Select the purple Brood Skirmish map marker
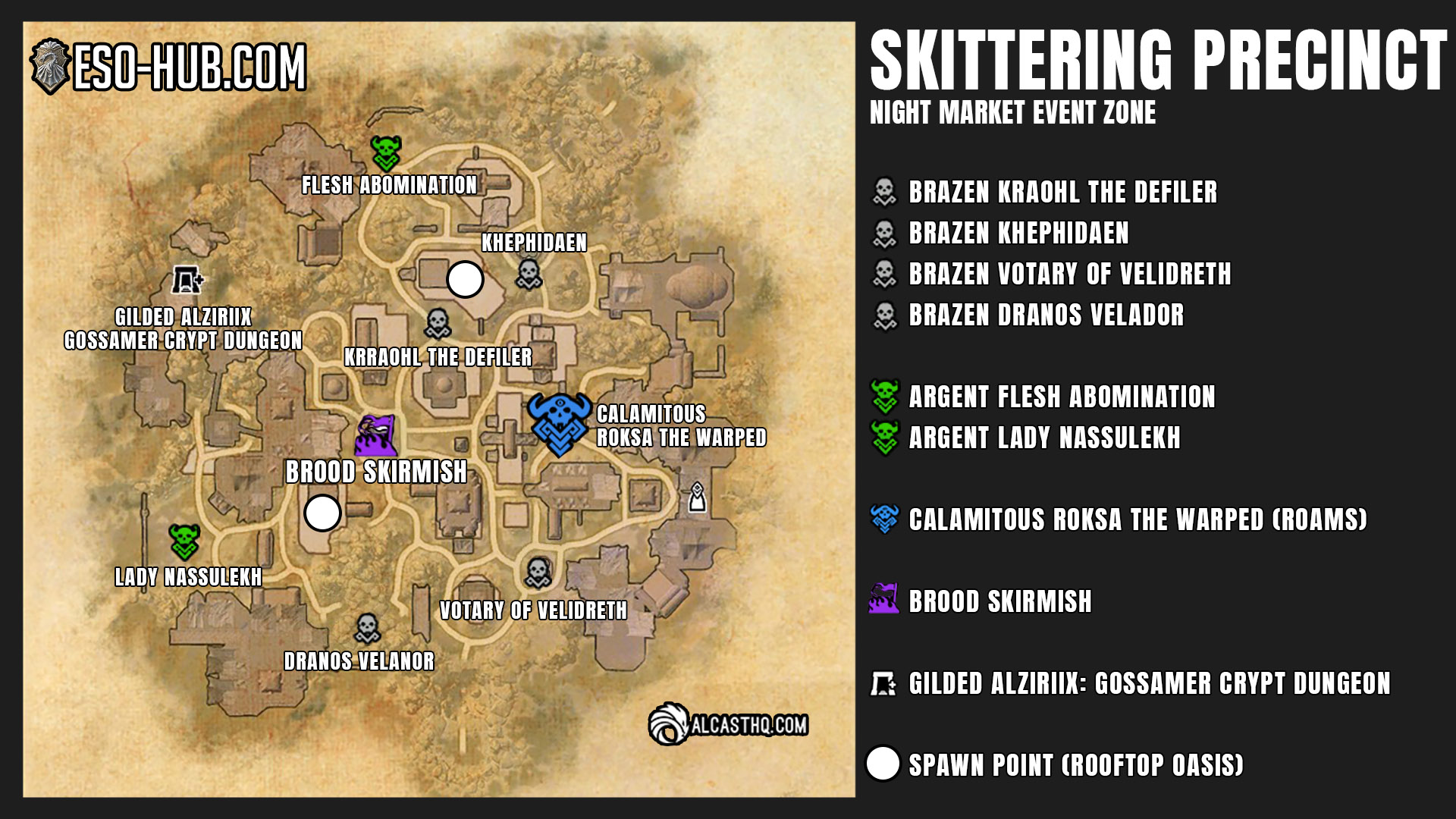 pyautogui.click(x=376, y=435)
